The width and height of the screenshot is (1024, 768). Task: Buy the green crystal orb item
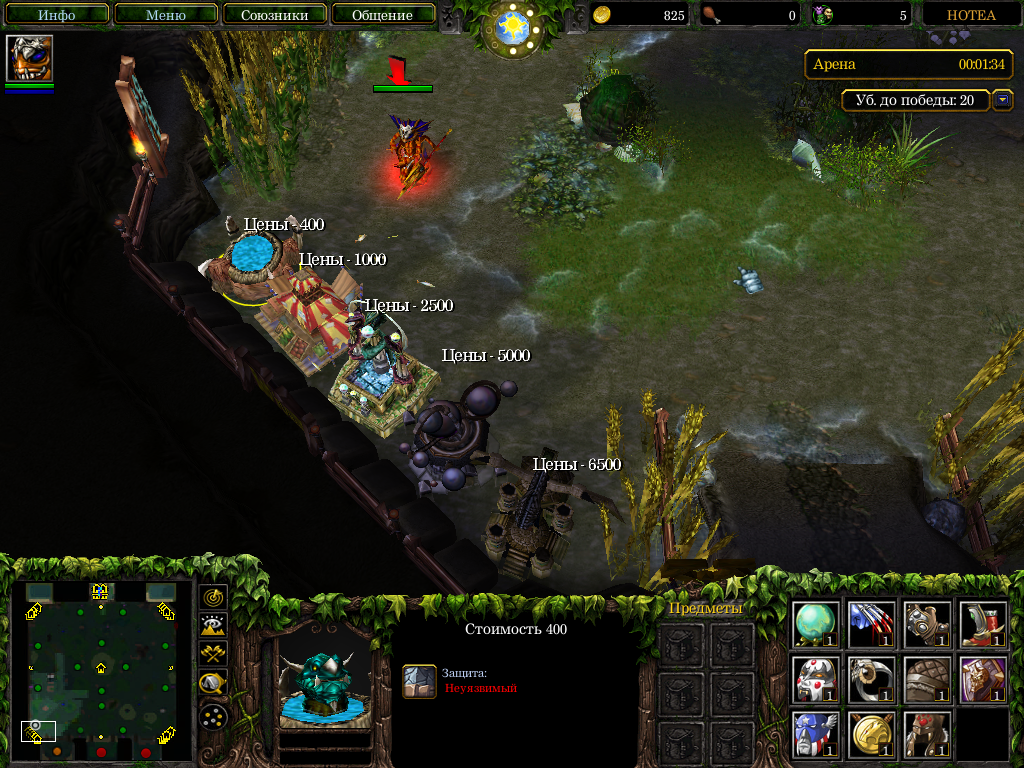point(816,623)
